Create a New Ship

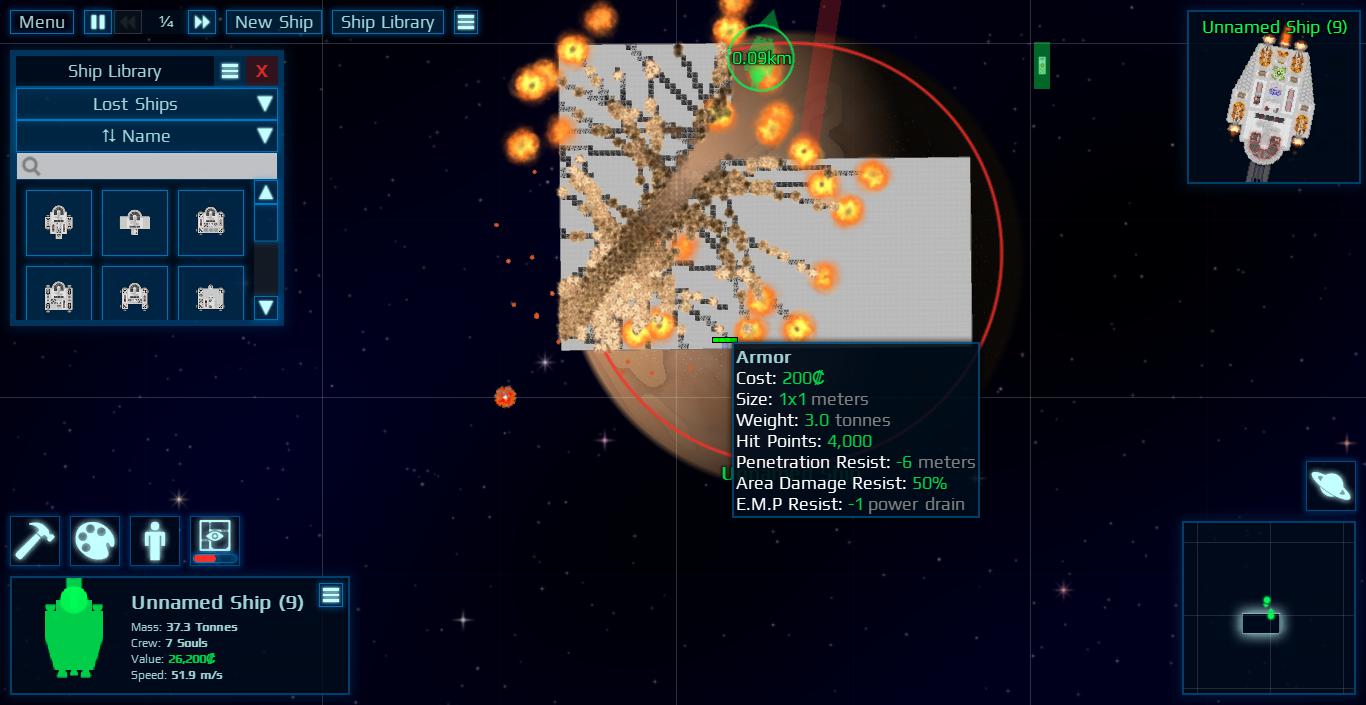coord(274,22)
